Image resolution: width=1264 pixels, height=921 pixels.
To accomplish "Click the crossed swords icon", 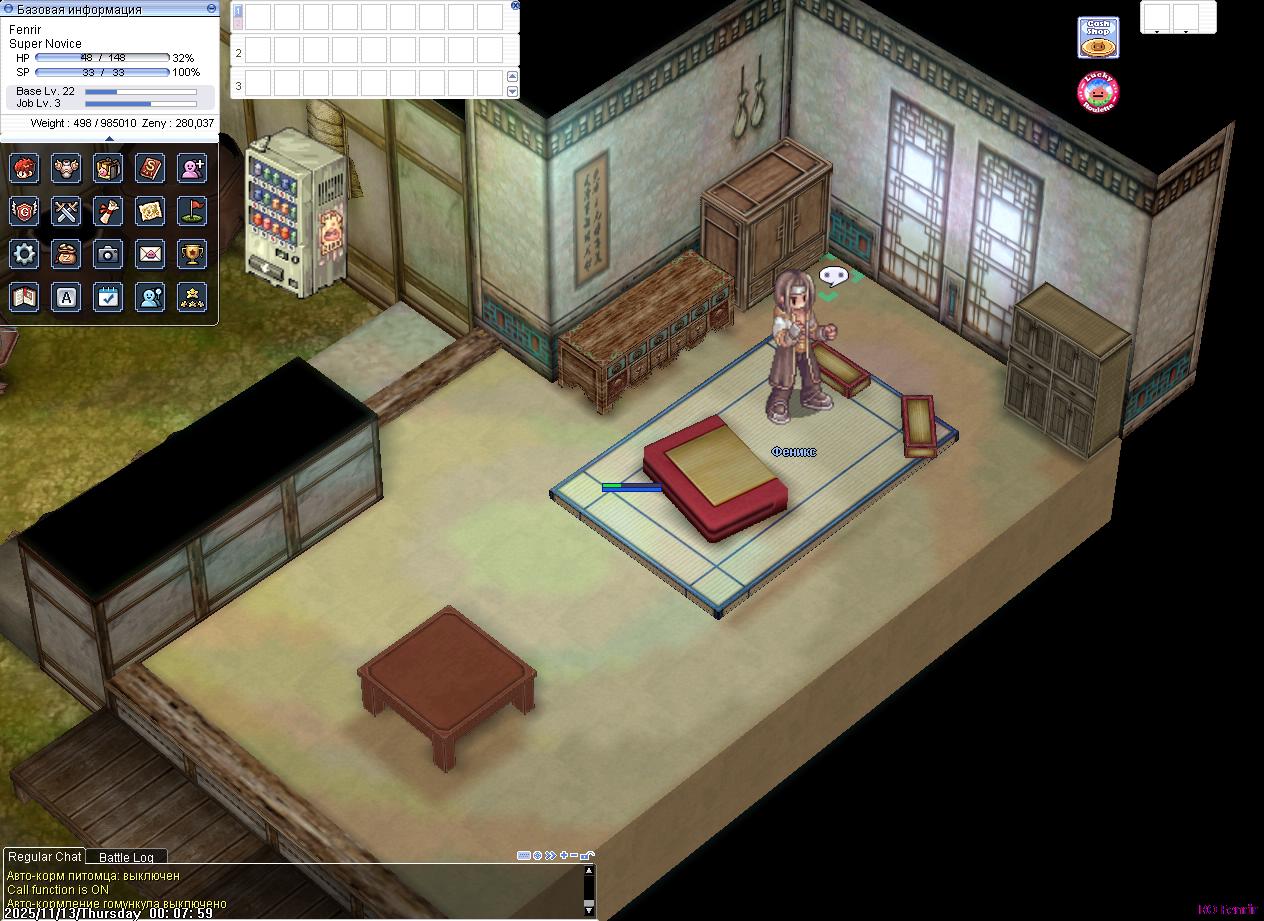I will click(x=66, y=211).
